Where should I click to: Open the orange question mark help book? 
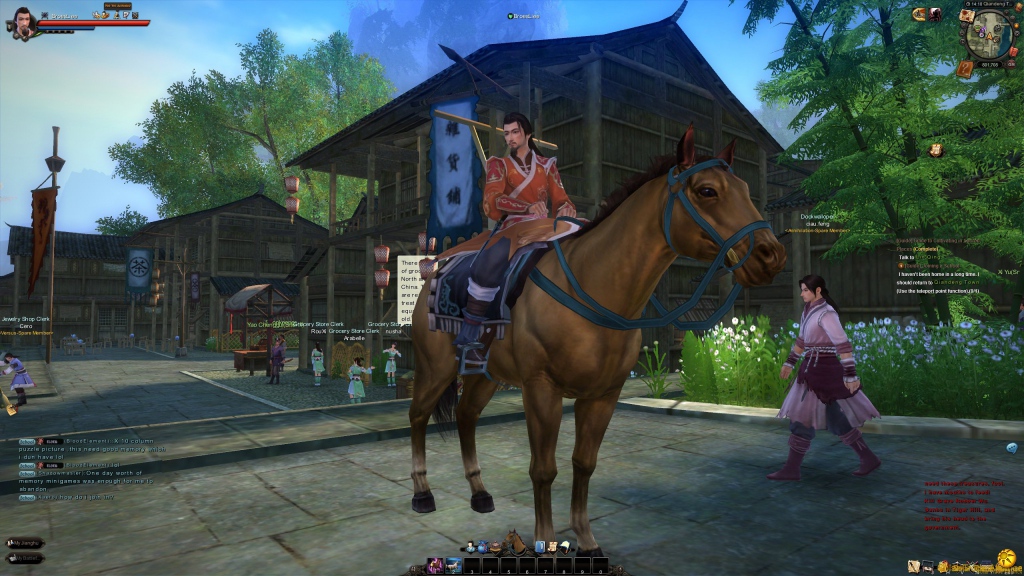pyautogui.click(x=964, y=69)
